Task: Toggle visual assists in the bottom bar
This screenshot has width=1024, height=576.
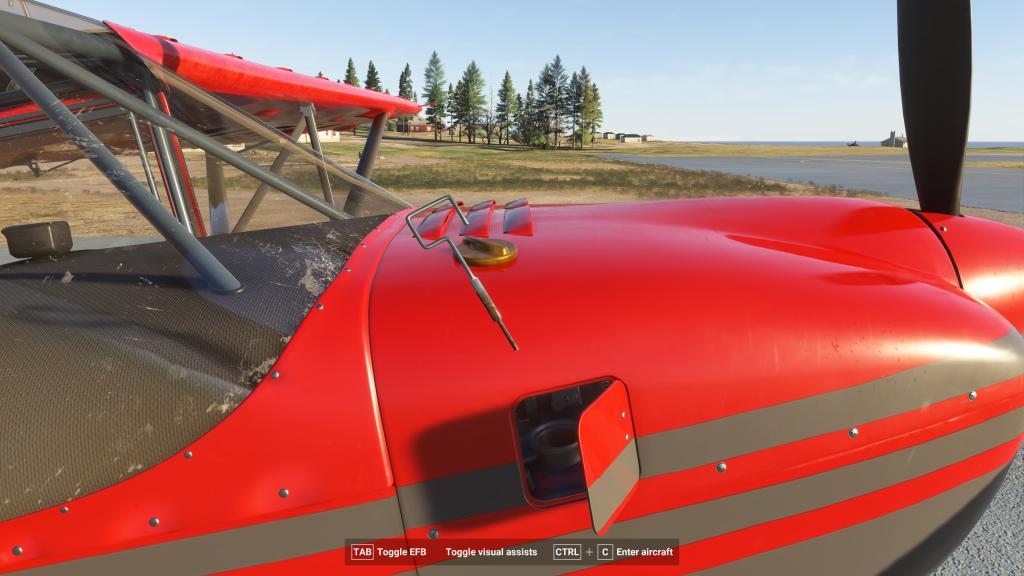Action: [x=491, y=552]
